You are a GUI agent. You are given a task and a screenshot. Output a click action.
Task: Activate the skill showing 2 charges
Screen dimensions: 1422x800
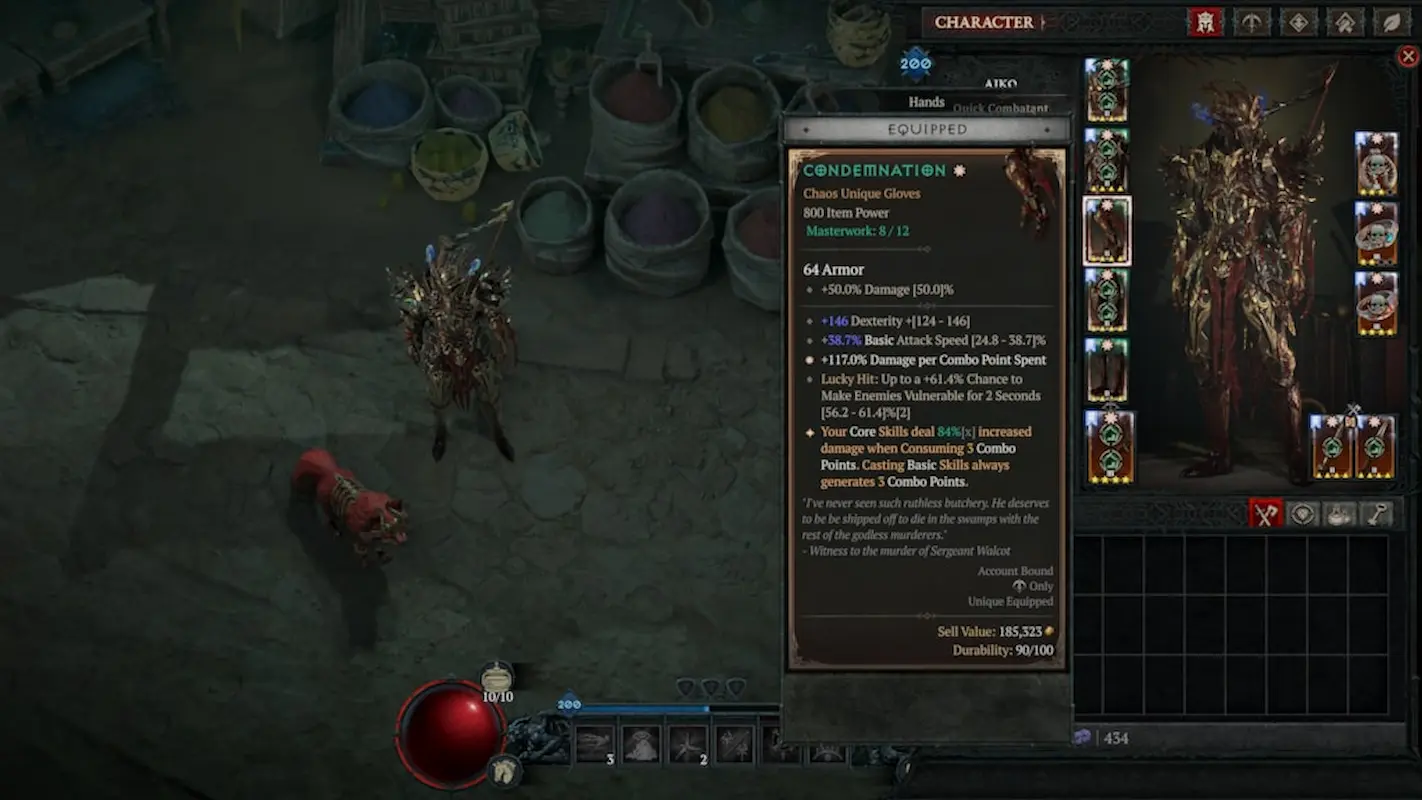coord(688,745)
